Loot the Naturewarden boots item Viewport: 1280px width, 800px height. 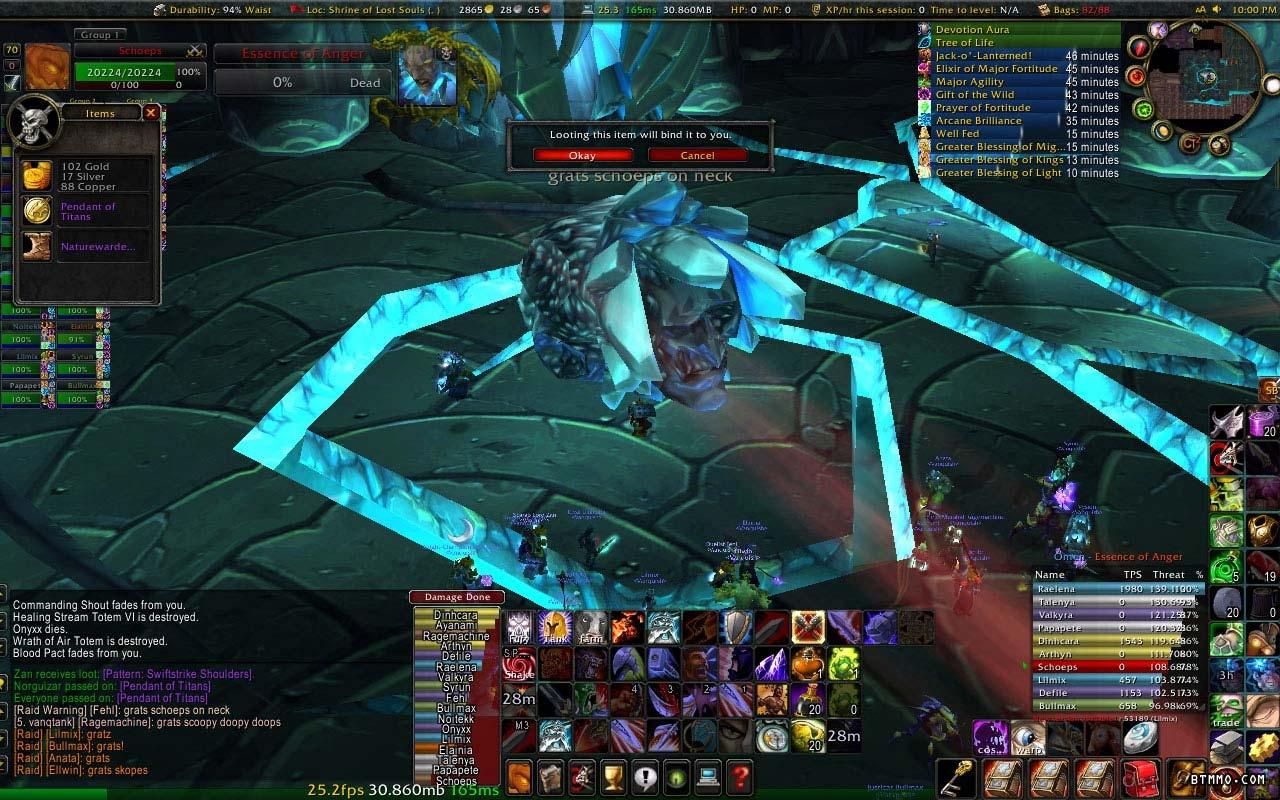click(x=38, y=247)
